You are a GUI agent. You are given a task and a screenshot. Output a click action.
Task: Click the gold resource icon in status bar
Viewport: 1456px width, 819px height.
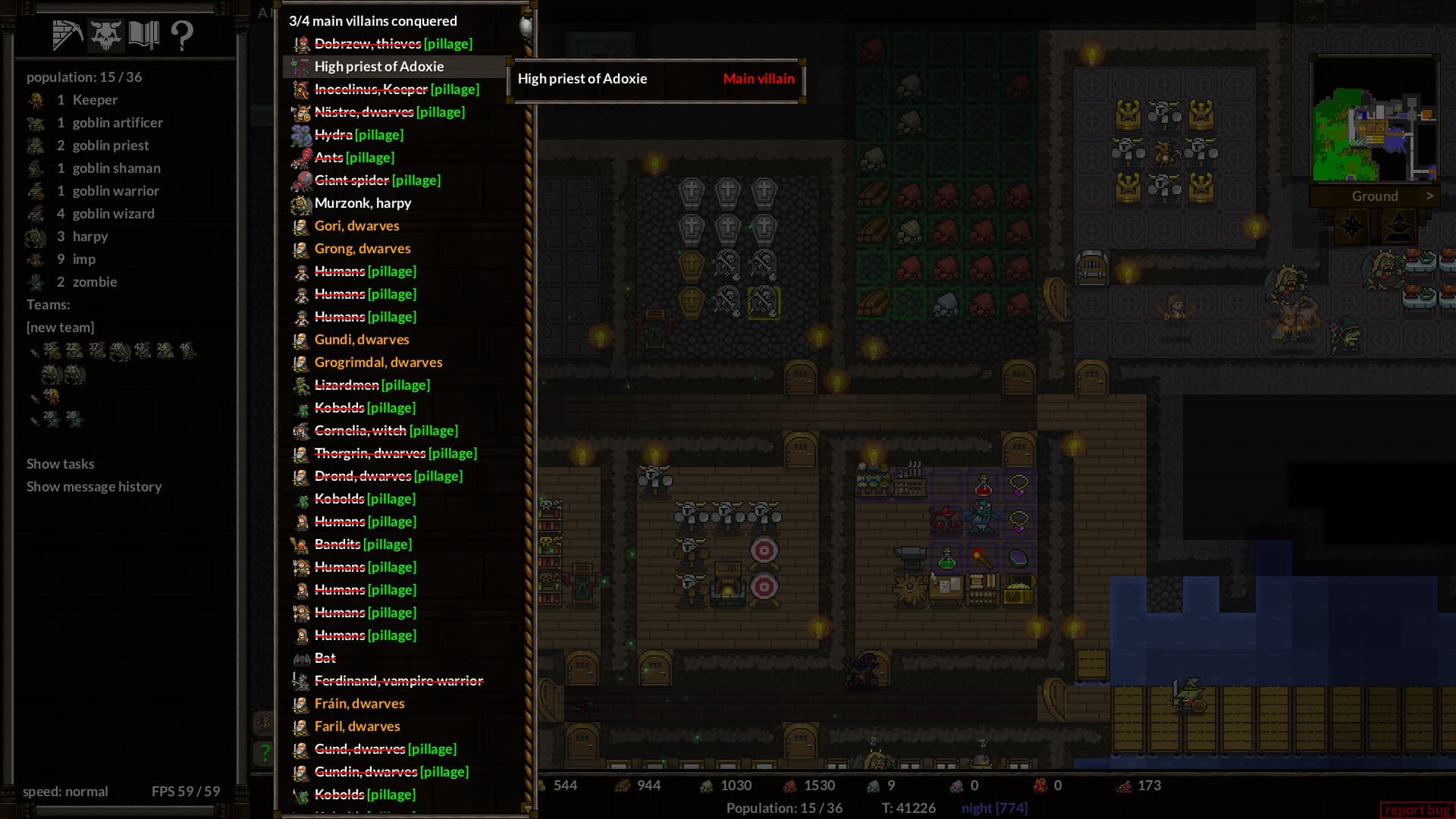click(x=541, y=786)
